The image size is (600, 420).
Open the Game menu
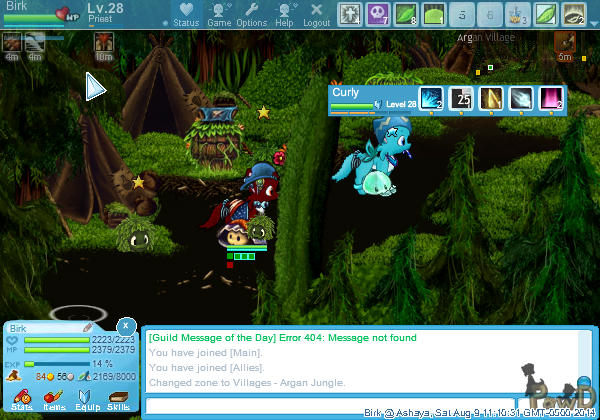click(x=219, y=14)
